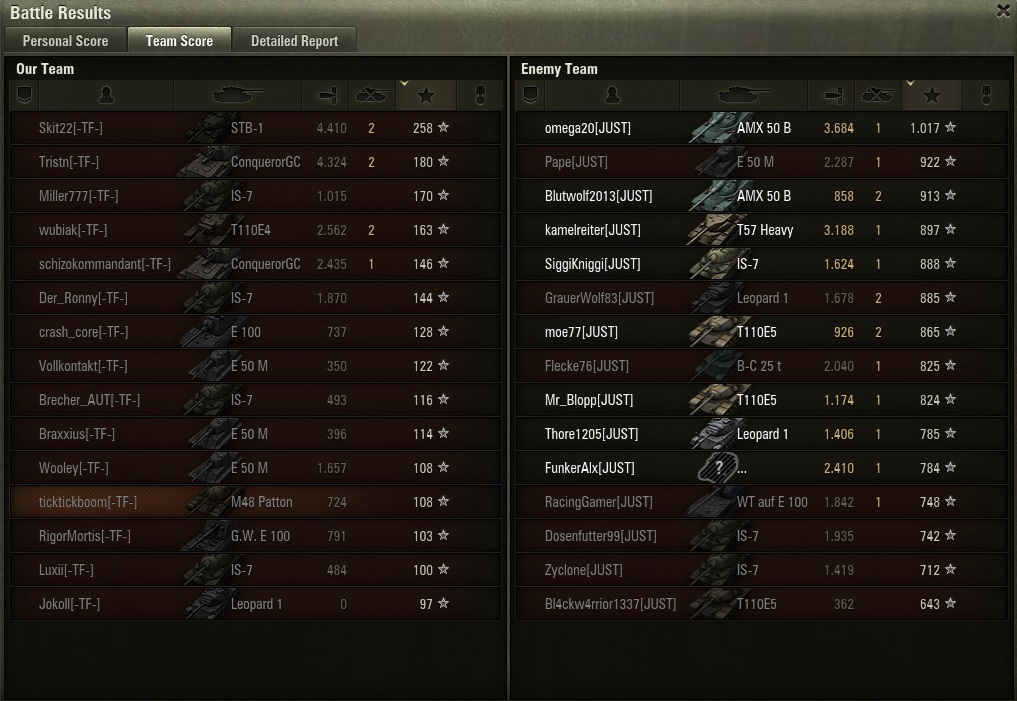The image size is (1017, 701).
Task: Close the Battle Results window
Action: (1003, 12)
